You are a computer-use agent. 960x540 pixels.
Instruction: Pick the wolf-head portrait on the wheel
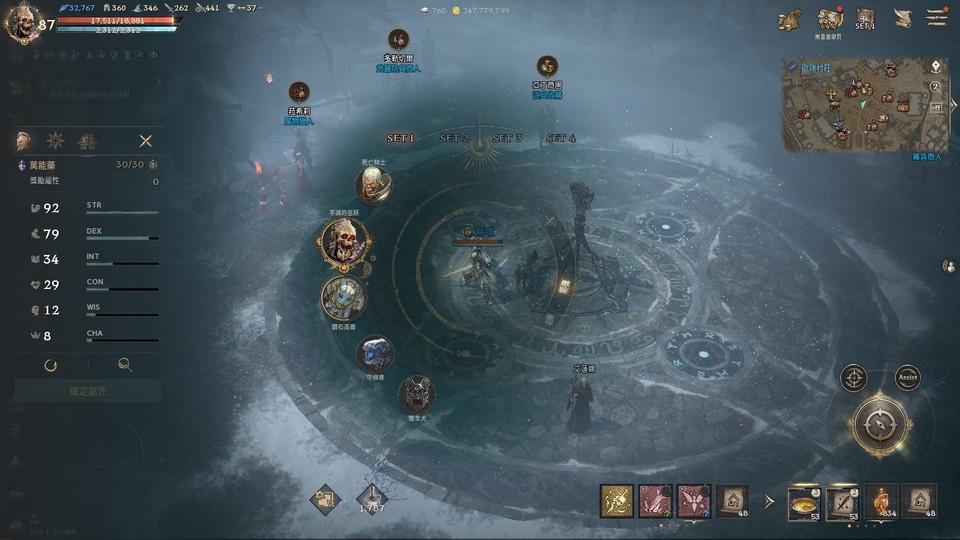416,394
